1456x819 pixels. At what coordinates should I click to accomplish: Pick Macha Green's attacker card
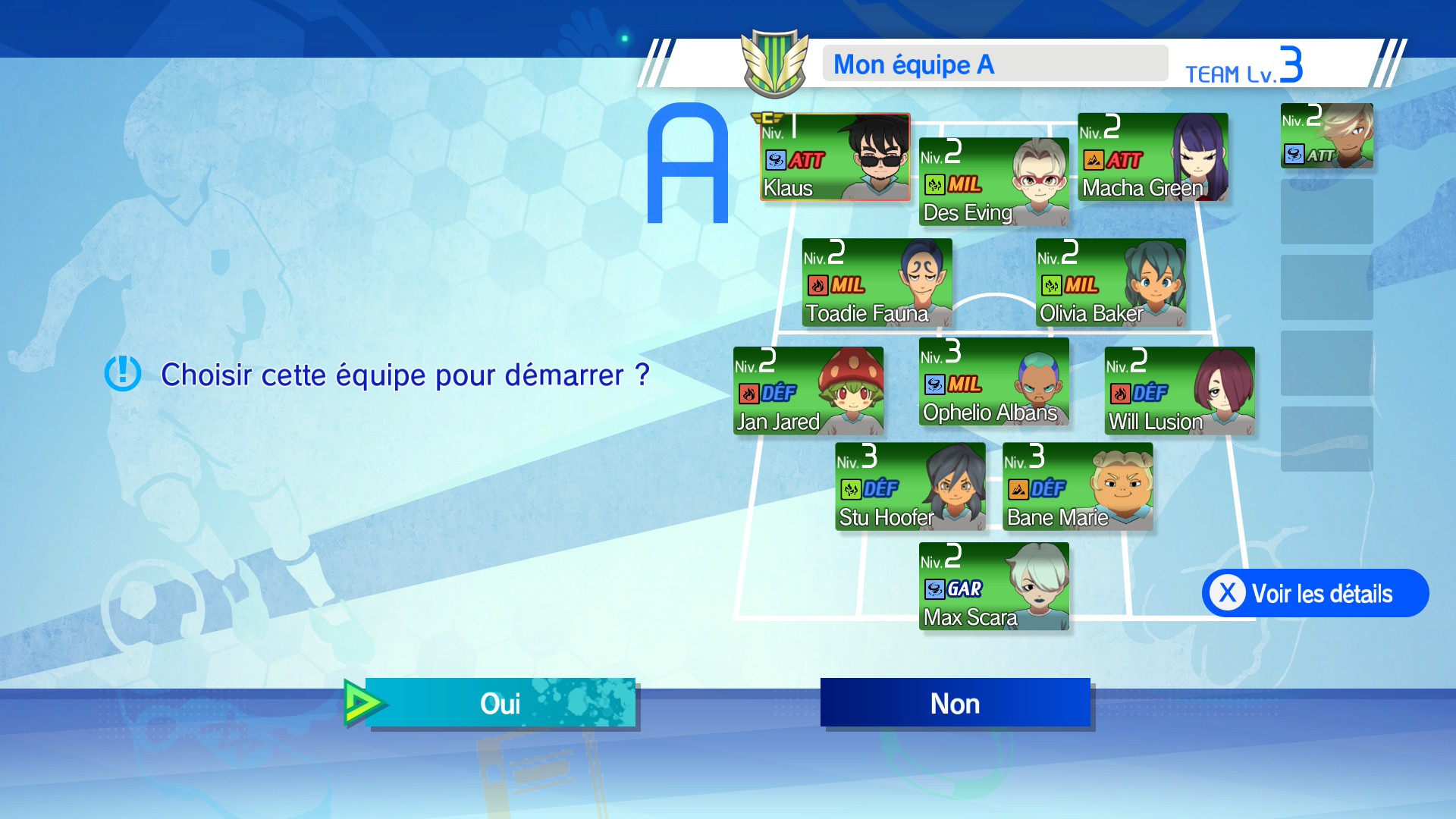point(1153,157)
